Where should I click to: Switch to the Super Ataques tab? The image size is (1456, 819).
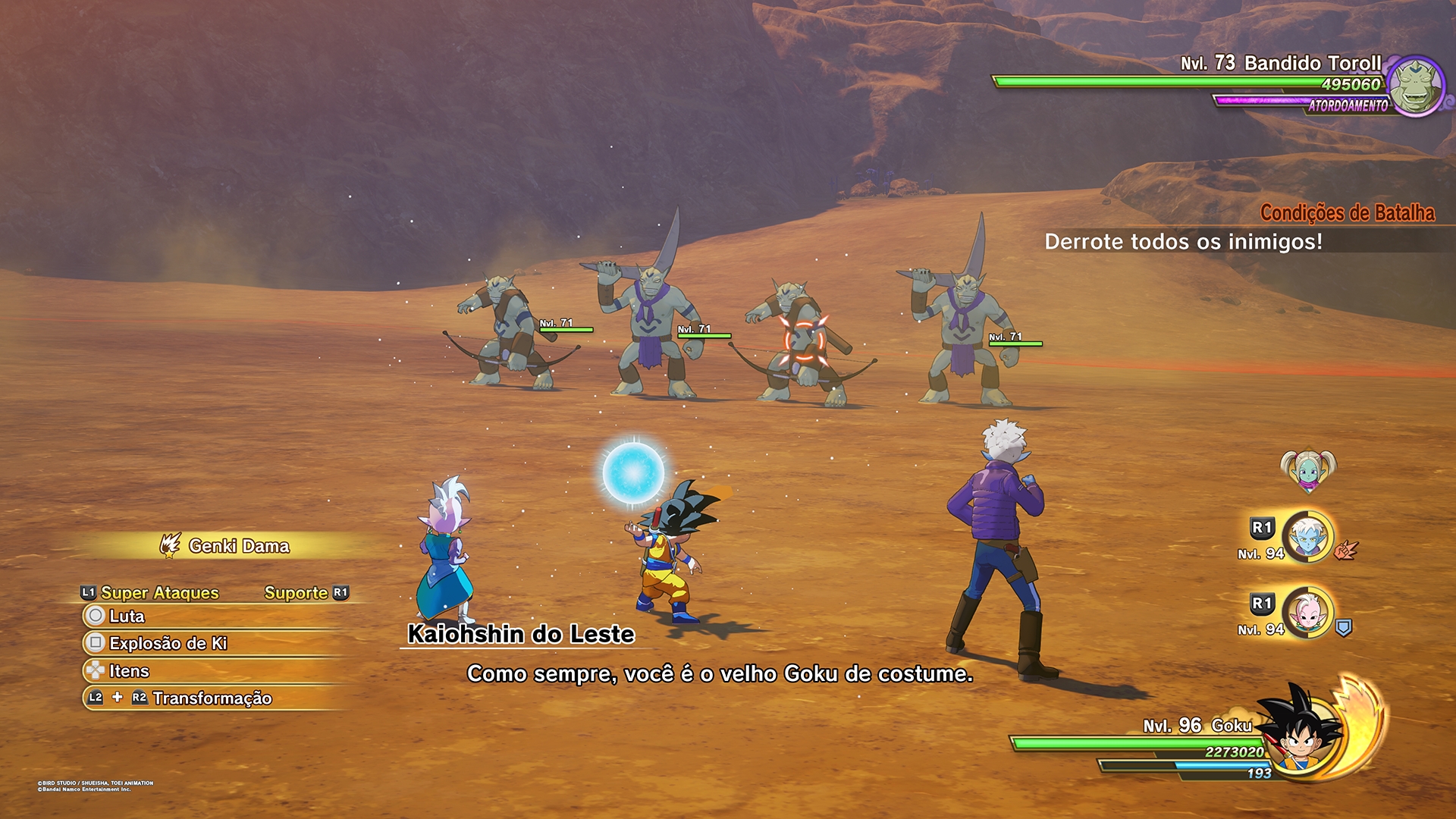pos(159,593)
